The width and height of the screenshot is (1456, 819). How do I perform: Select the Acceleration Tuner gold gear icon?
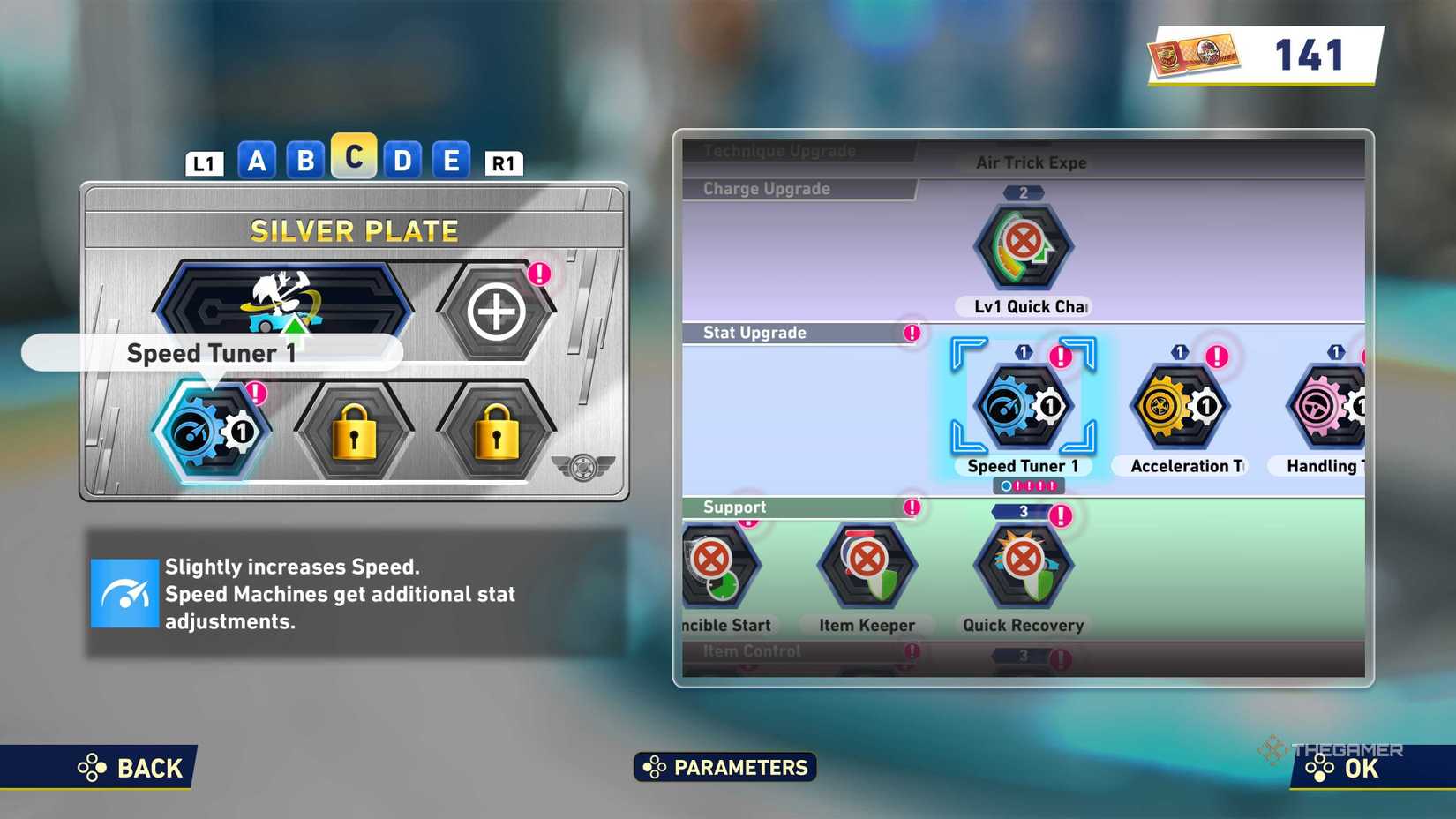pyautogui.click(x=1180, y=406)
